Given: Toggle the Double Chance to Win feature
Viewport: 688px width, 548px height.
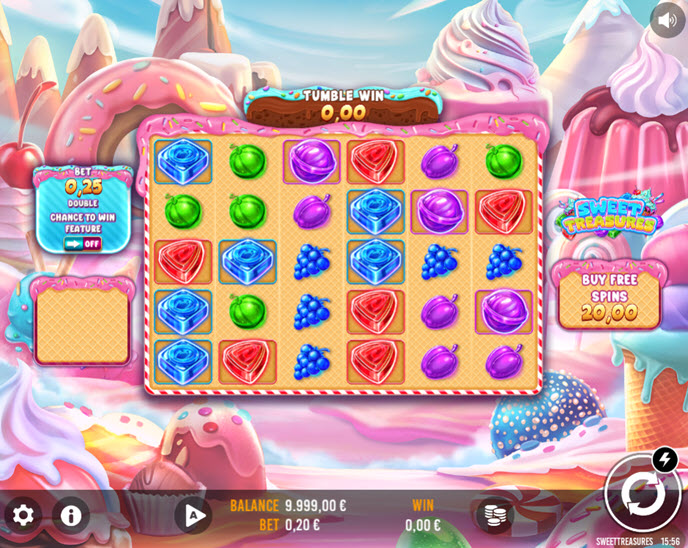Looking at the screenshot, I should [x=83, y=243].
